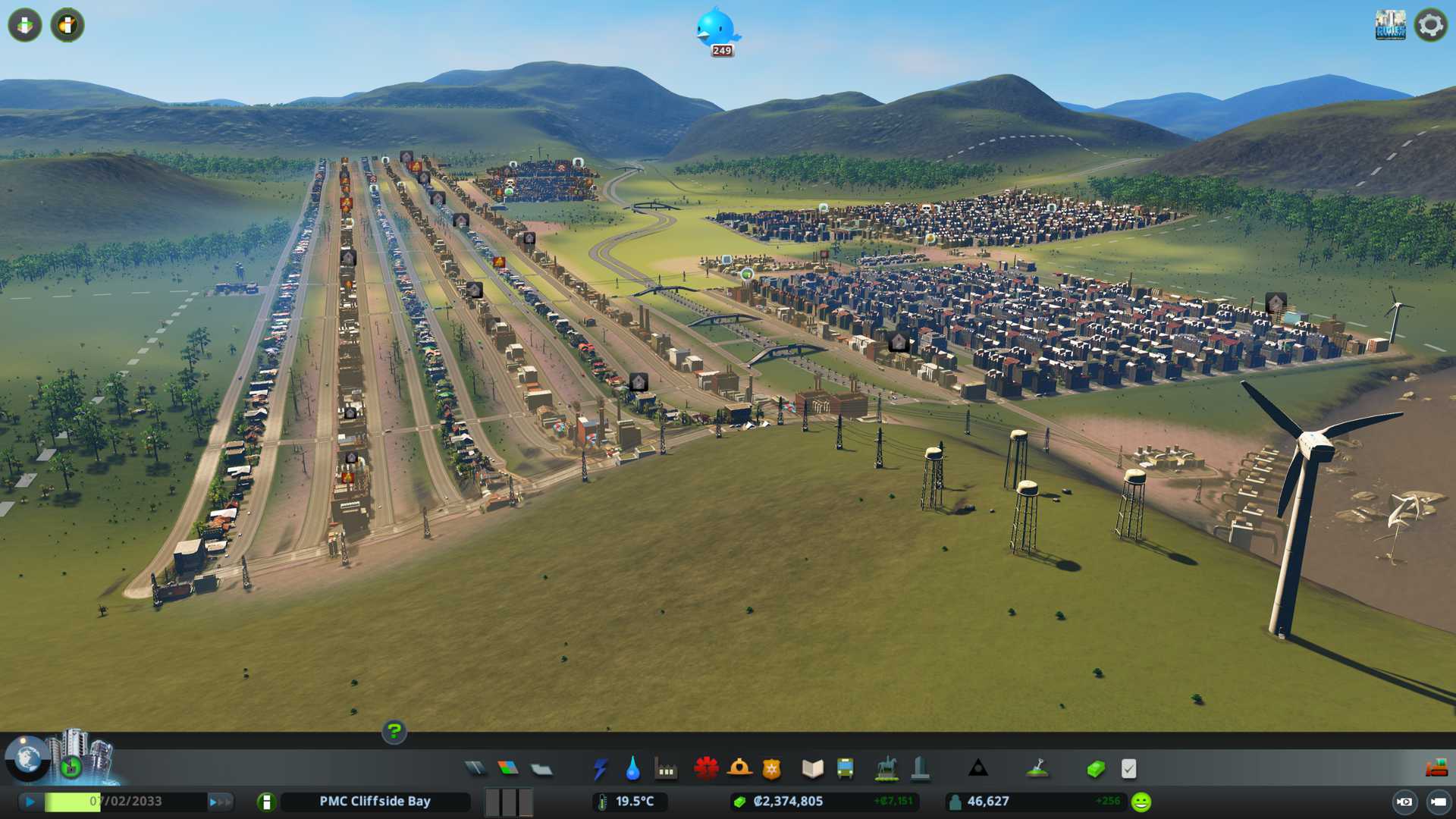The width and height of the screenshot is (1456, 819).
Task: Open the gear options menu
Action: click(x=1430, y=25)
